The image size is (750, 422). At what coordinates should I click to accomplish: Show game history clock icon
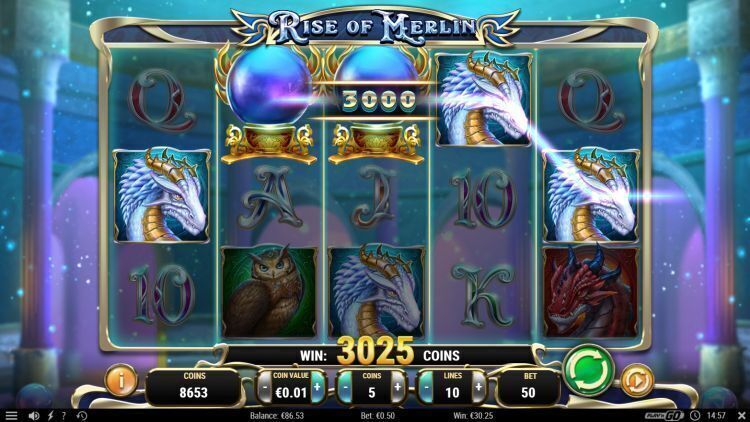(x=81, y=414)
